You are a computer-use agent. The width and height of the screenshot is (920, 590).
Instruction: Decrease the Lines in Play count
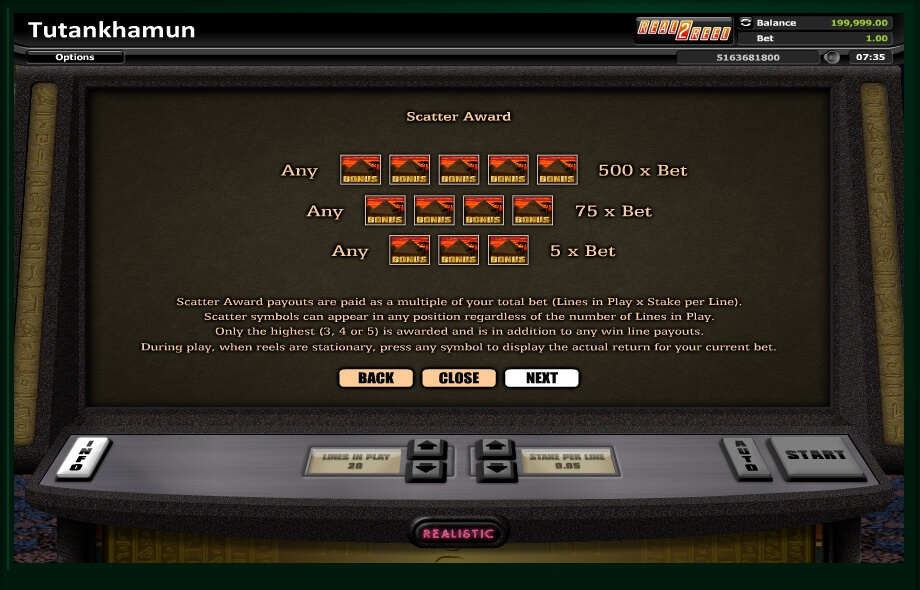425,469
